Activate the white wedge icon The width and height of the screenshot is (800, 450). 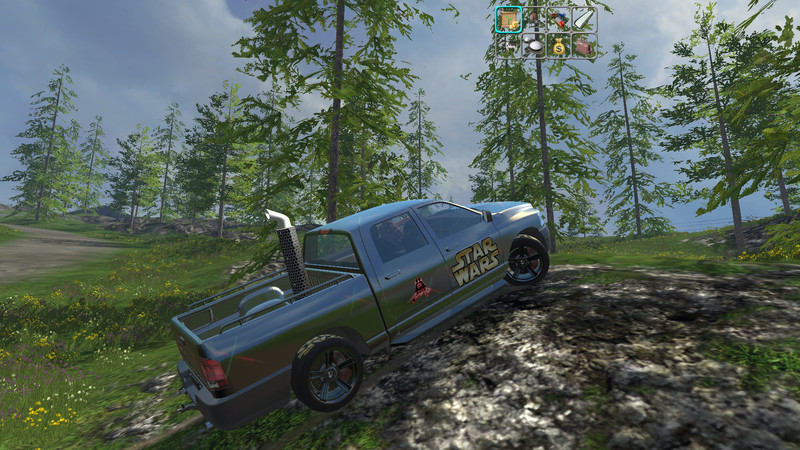pyautogui.click(x=584, y=19)
